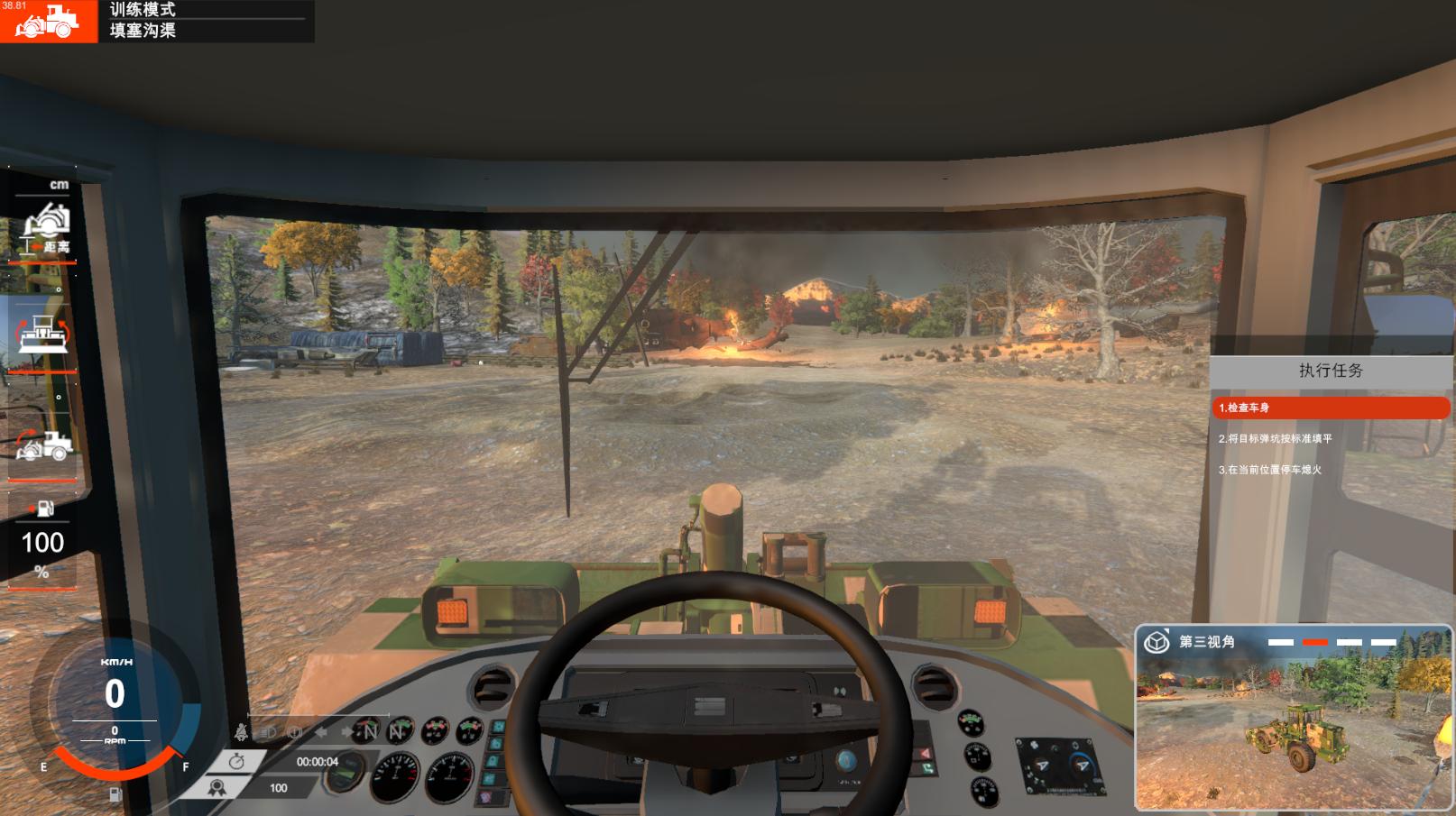Image resolution: width=1456 pixels, height=816 pixels.
Task: Click the left turn signal arrow
Action: 320,732
